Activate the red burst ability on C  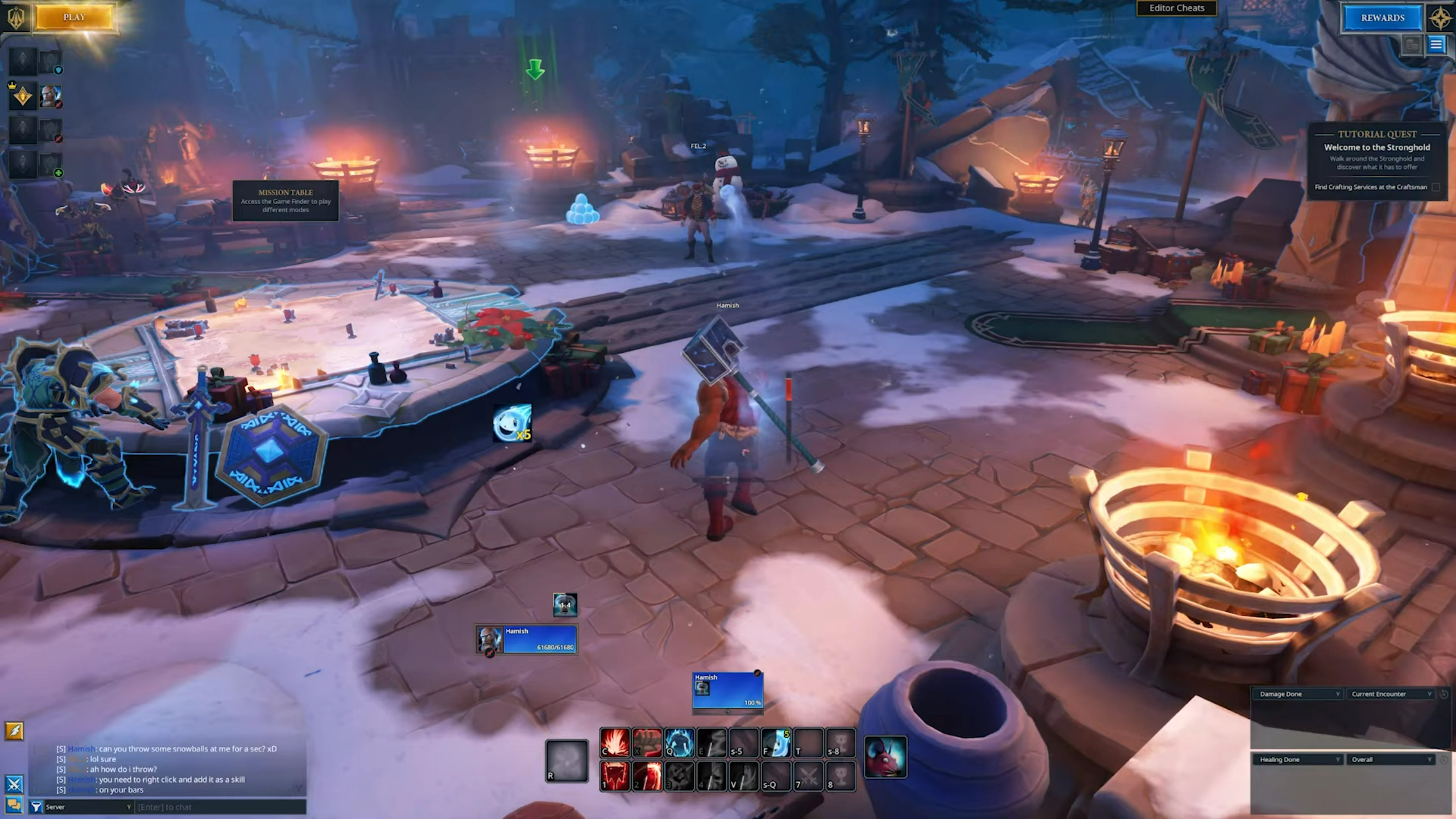click(x=615, y=743)
